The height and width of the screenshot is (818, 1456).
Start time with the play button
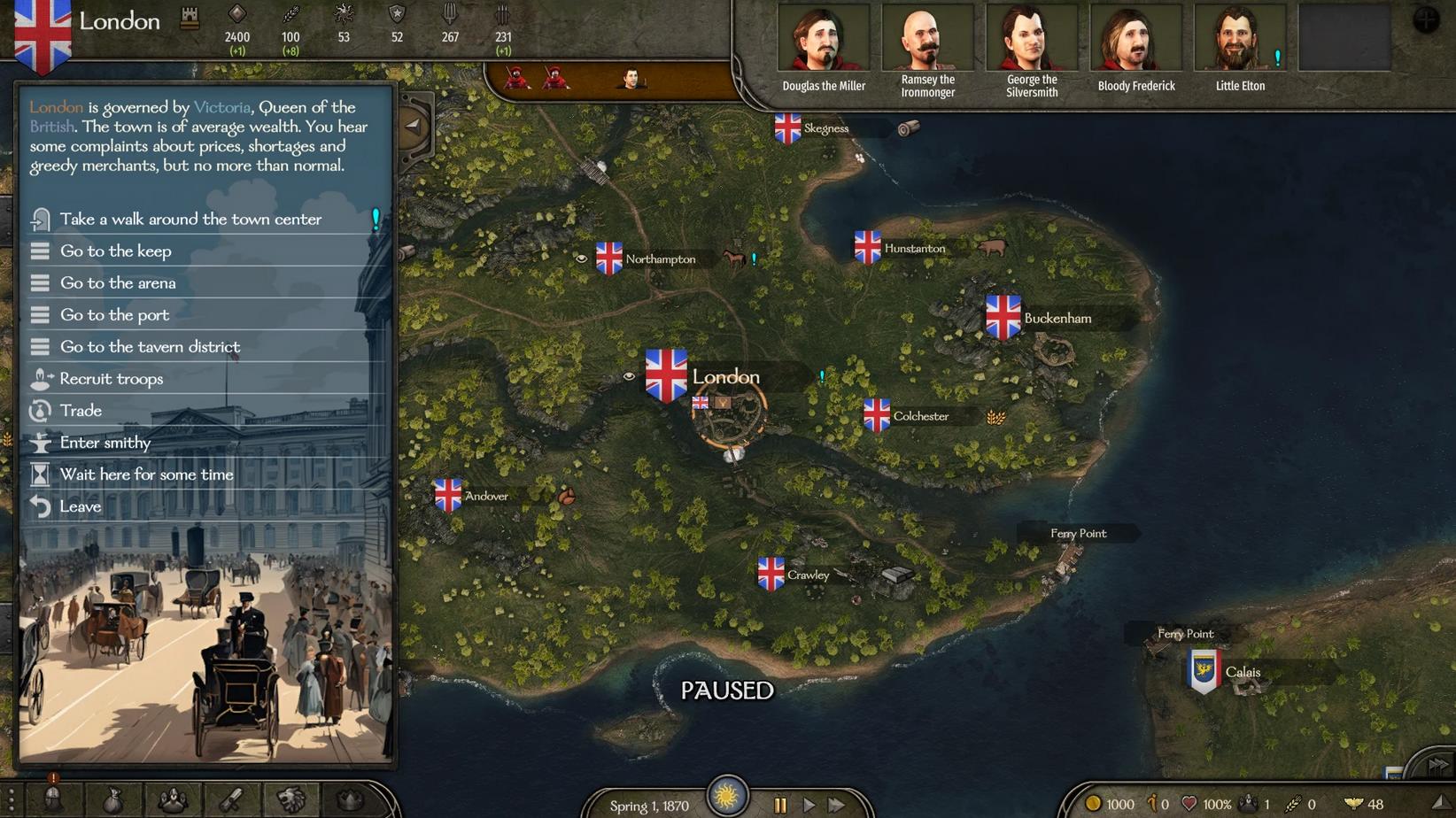point(809,805)
